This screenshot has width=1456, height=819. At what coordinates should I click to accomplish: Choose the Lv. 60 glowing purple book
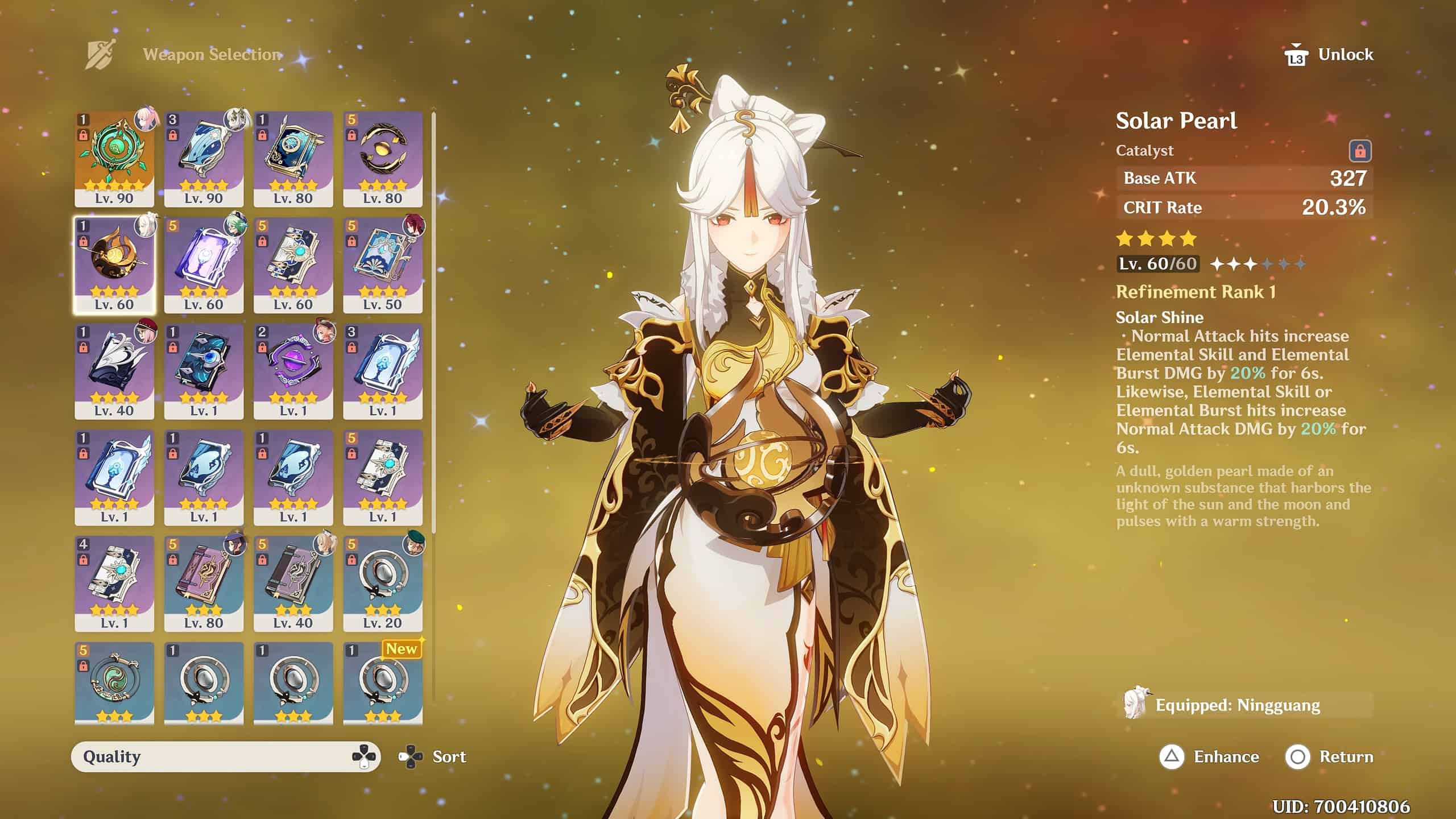(204, 264)
